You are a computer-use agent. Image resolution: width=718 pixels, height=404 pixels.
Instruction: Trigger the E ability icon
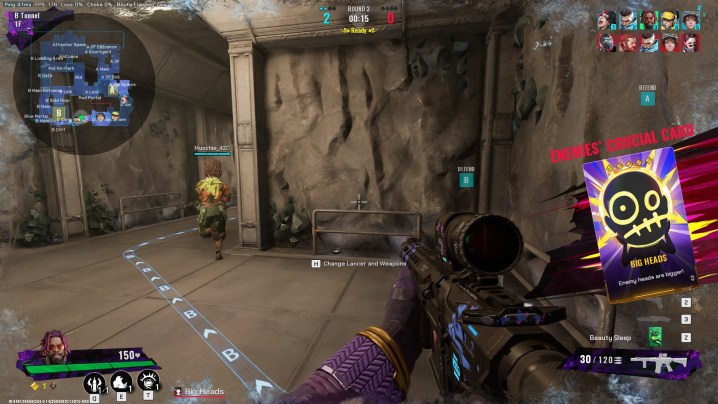122,382
